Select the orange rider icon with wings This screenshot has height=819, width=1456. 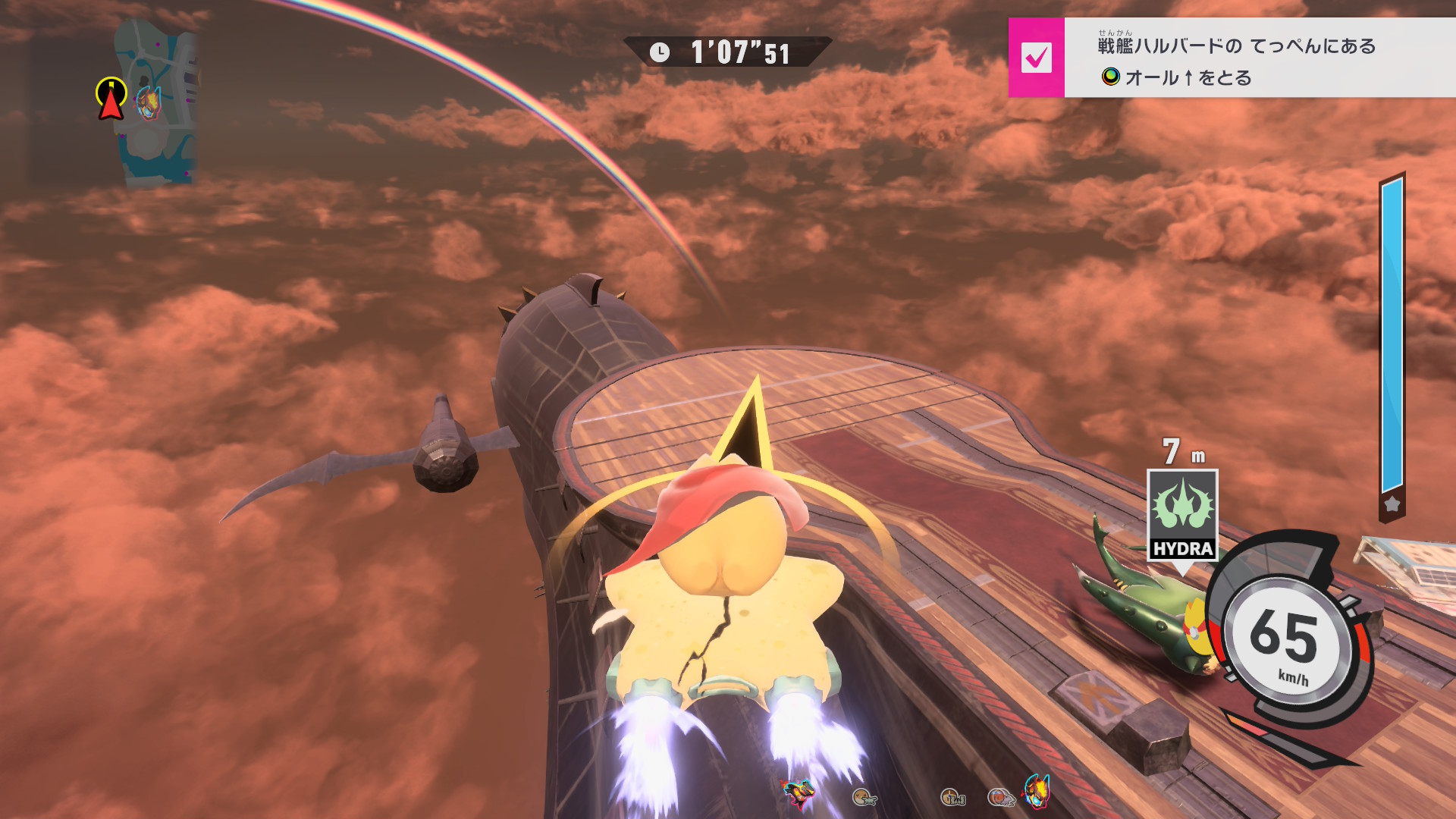pos(864,797)
